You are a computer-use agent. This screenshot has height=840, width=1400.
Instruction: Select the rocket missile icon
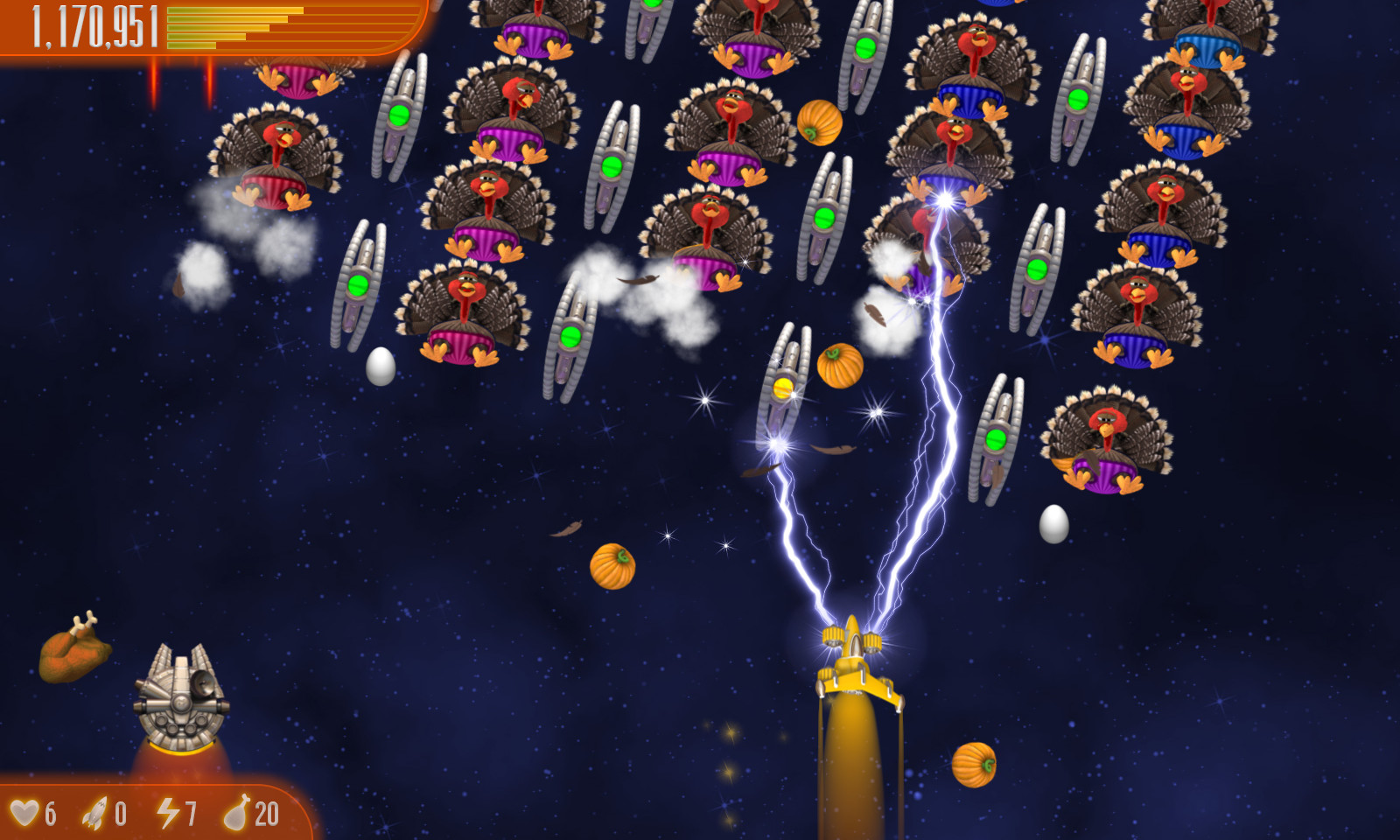(96, 815)
